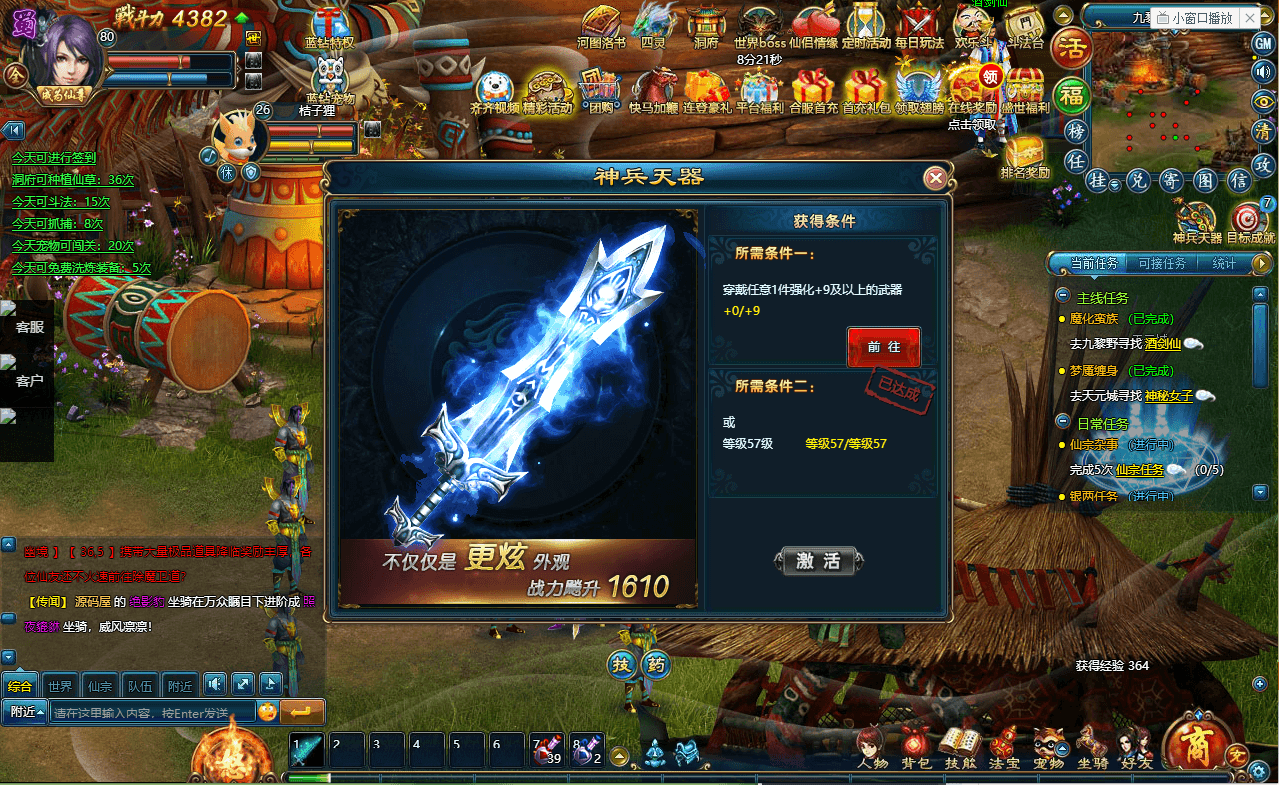Close the 神兵天器 dialog window
Image resolution: width=1279 pixels, height=785 pixels.
click(936, 178)
